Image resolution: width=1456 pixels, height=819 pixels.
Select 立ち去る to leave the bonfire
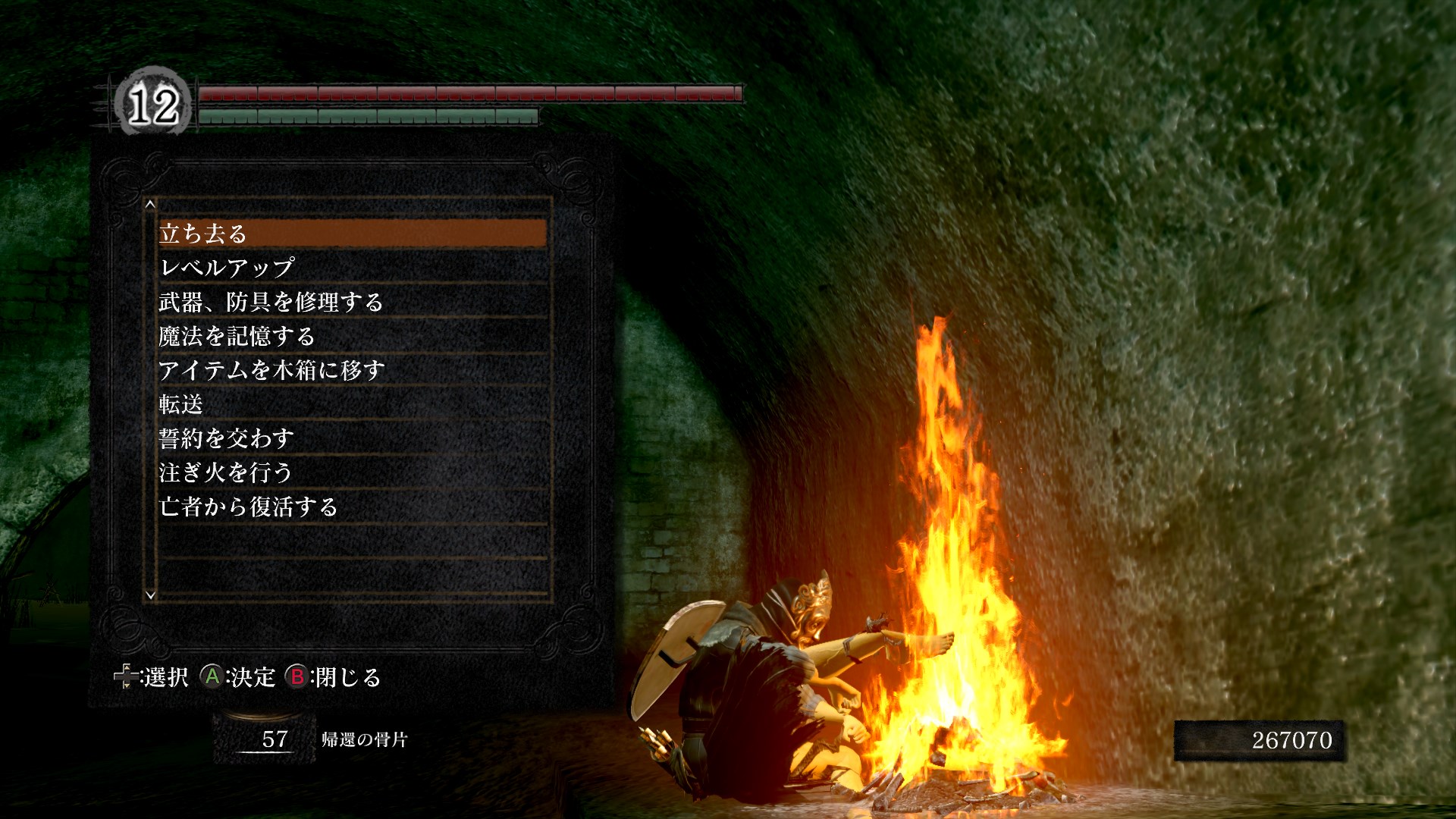(353, 234)
